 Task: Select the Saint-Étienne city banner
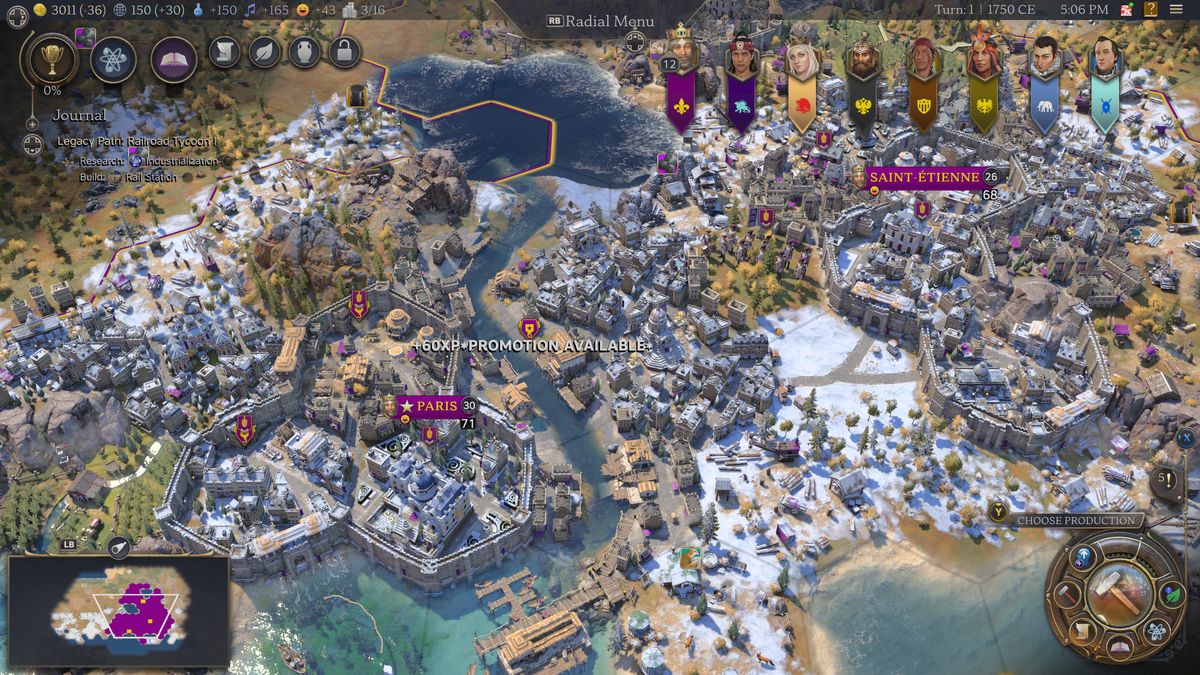tap(923, 177)
